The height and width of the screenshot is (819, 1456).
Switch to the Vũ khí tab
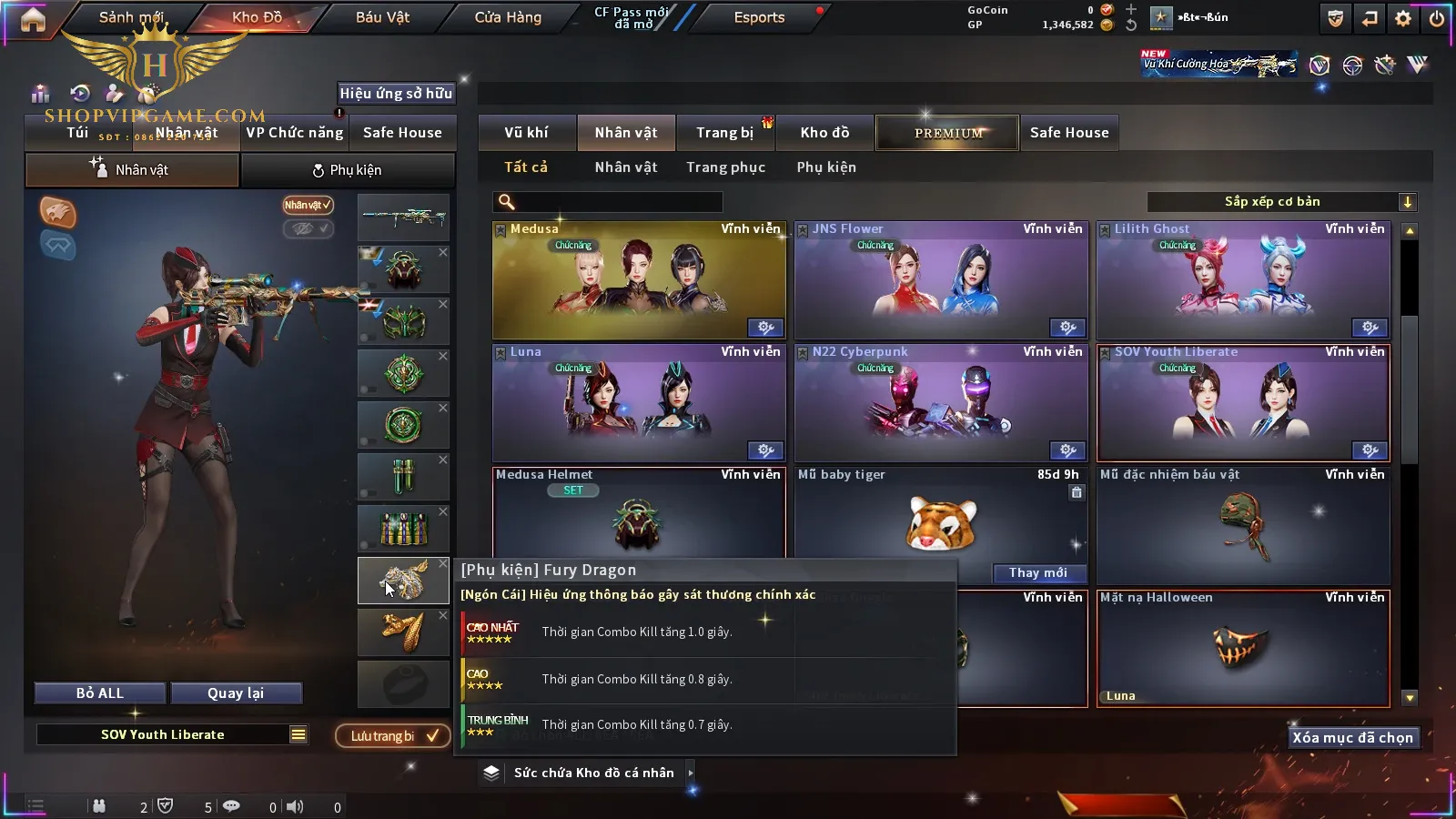(x=526, y=133)
